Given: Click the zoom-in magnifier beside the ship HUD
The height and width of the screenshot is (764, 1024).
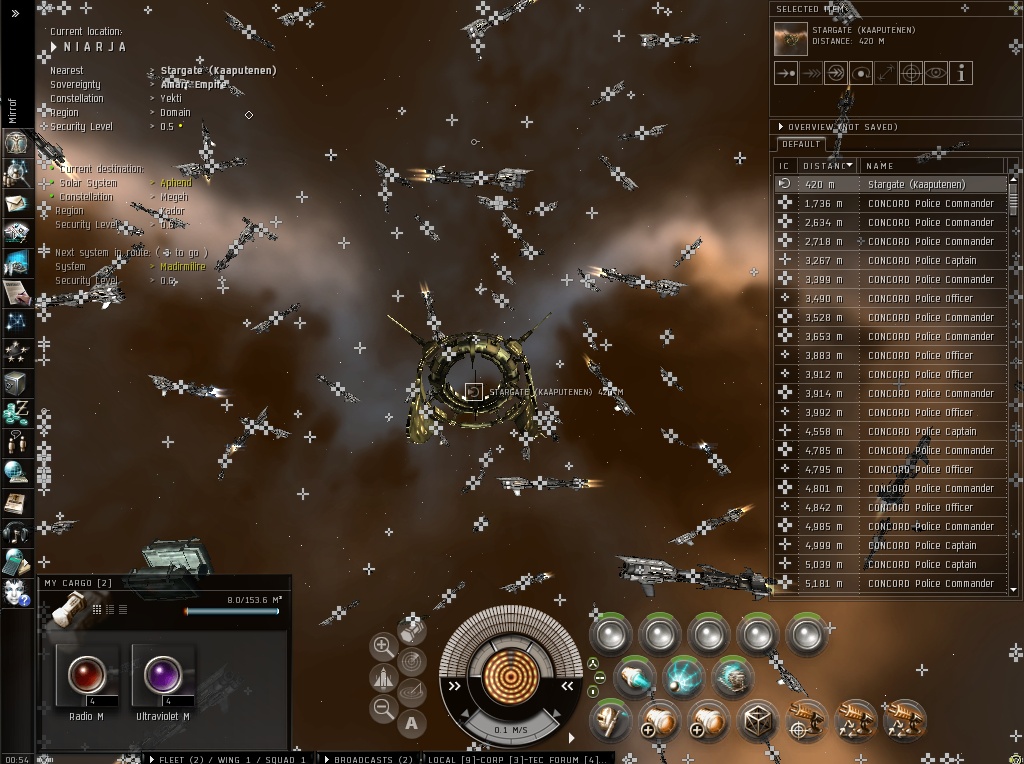Looking at the screenshot, I should click(x=383, y=646).
